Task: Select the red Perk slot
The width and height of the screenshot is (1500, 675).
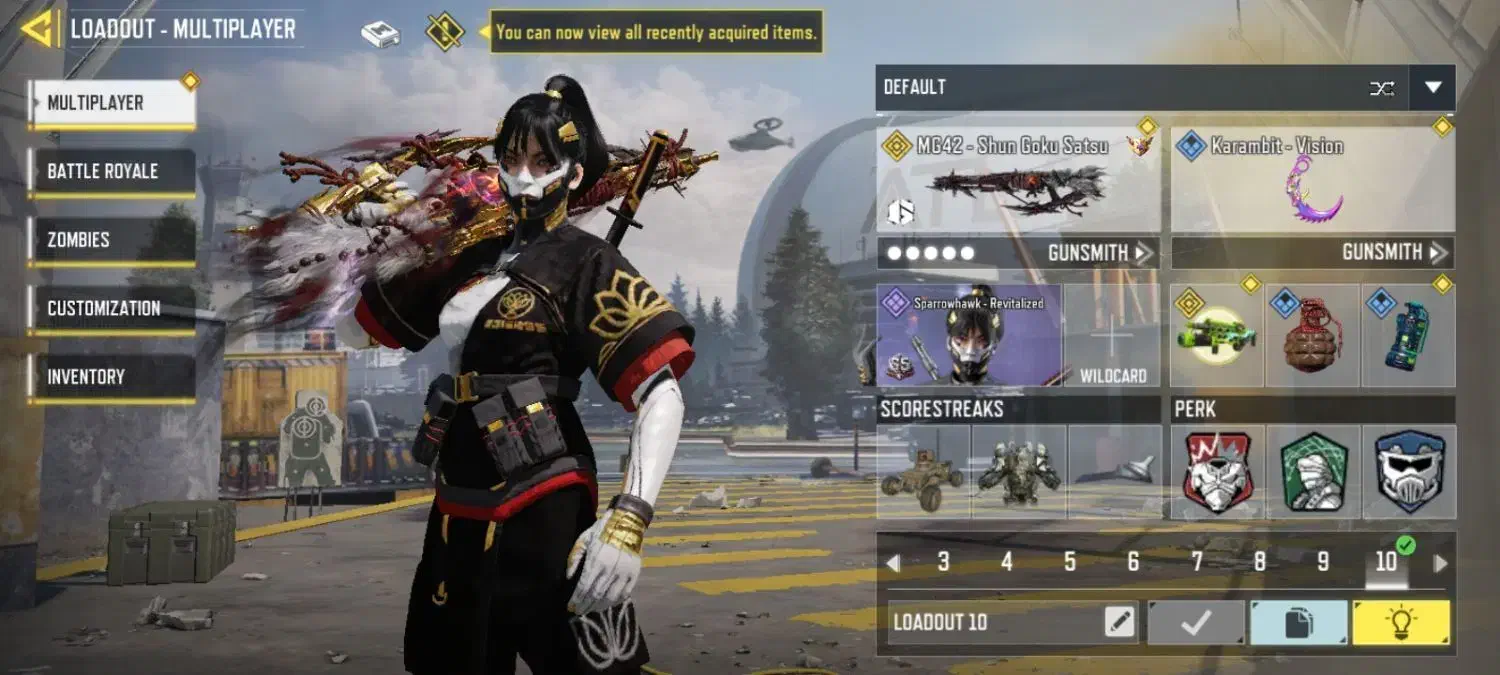Action: (x=1217, y=472)
